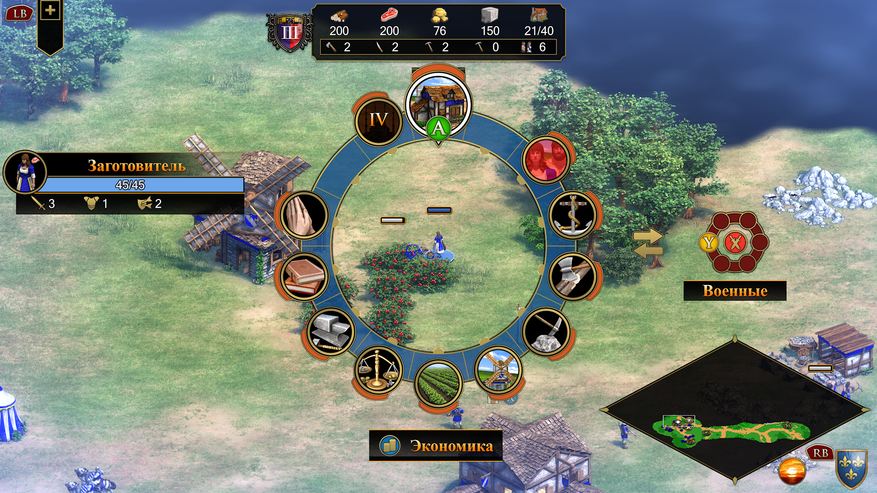Select the anchor dock building icon

click(573, 213)
